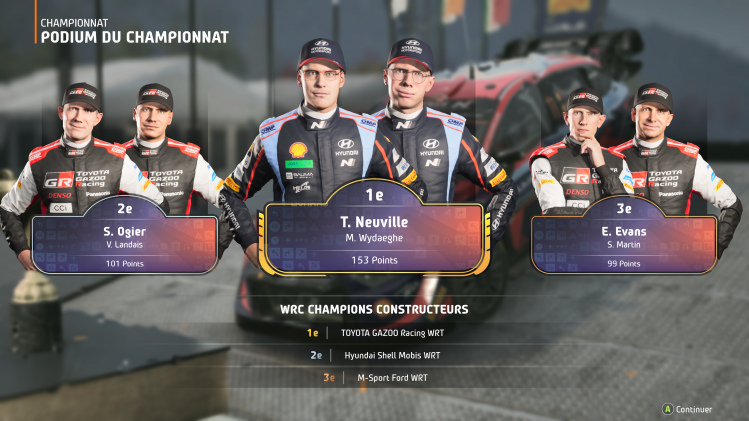Image resolution: width=749 pixels, height=421 pixels.
Task: Select S. Ogier's second place podium card
Action: tap(124, 240)
